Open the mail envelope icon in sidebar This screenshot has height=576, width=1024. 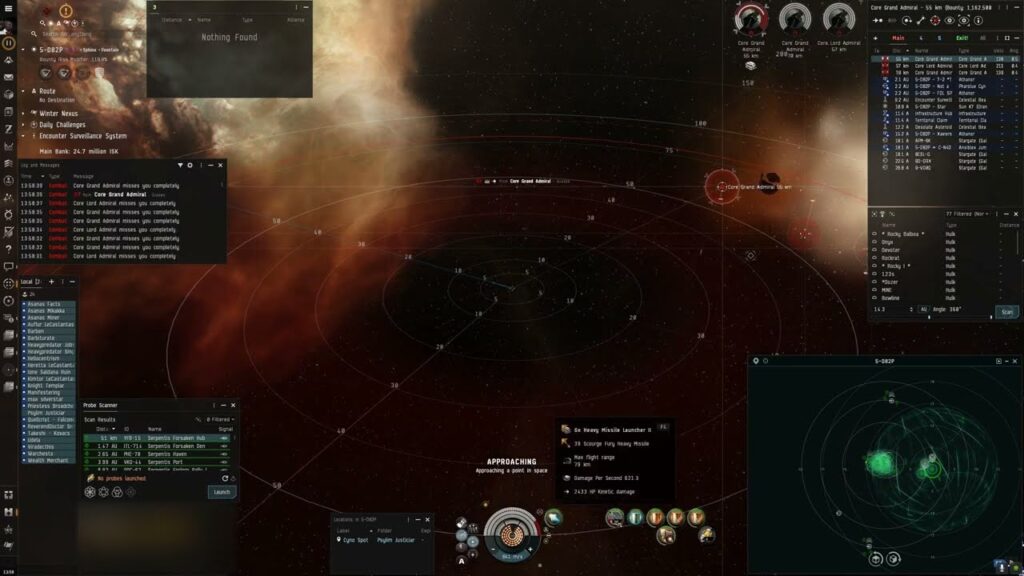point(8,76)
